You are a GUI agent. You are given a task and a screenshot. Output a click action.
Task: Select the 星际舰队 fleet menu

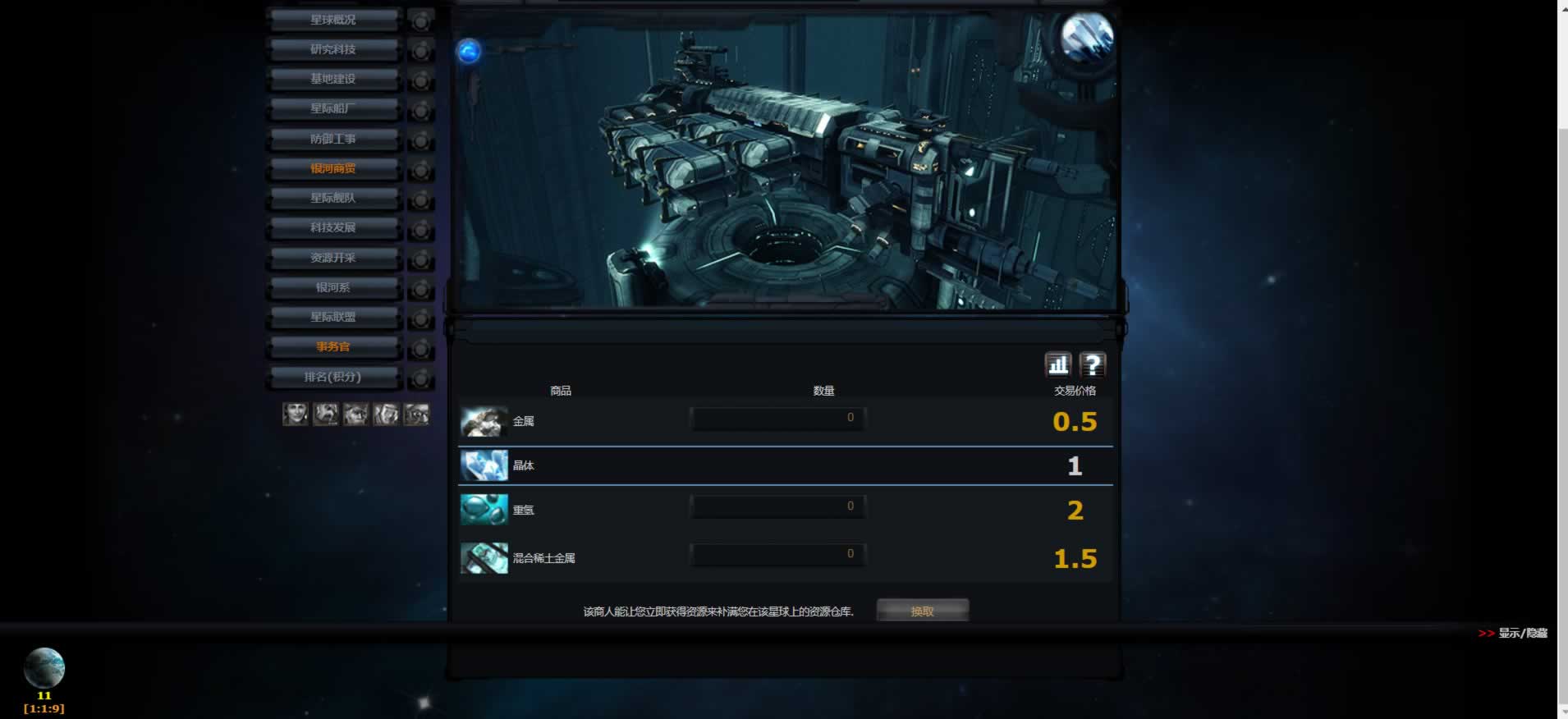(333, 198)
